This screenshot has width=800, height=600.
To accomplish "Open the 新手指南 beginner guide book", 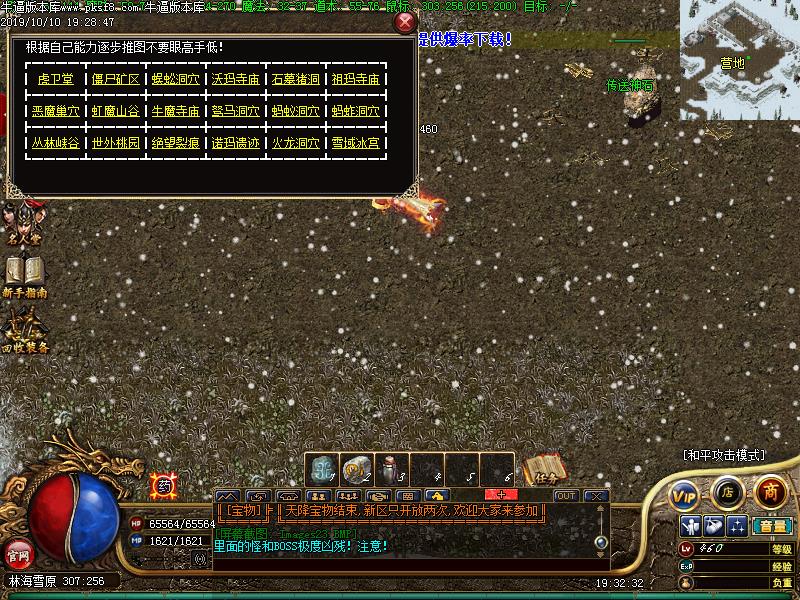I will pos(25,277).
